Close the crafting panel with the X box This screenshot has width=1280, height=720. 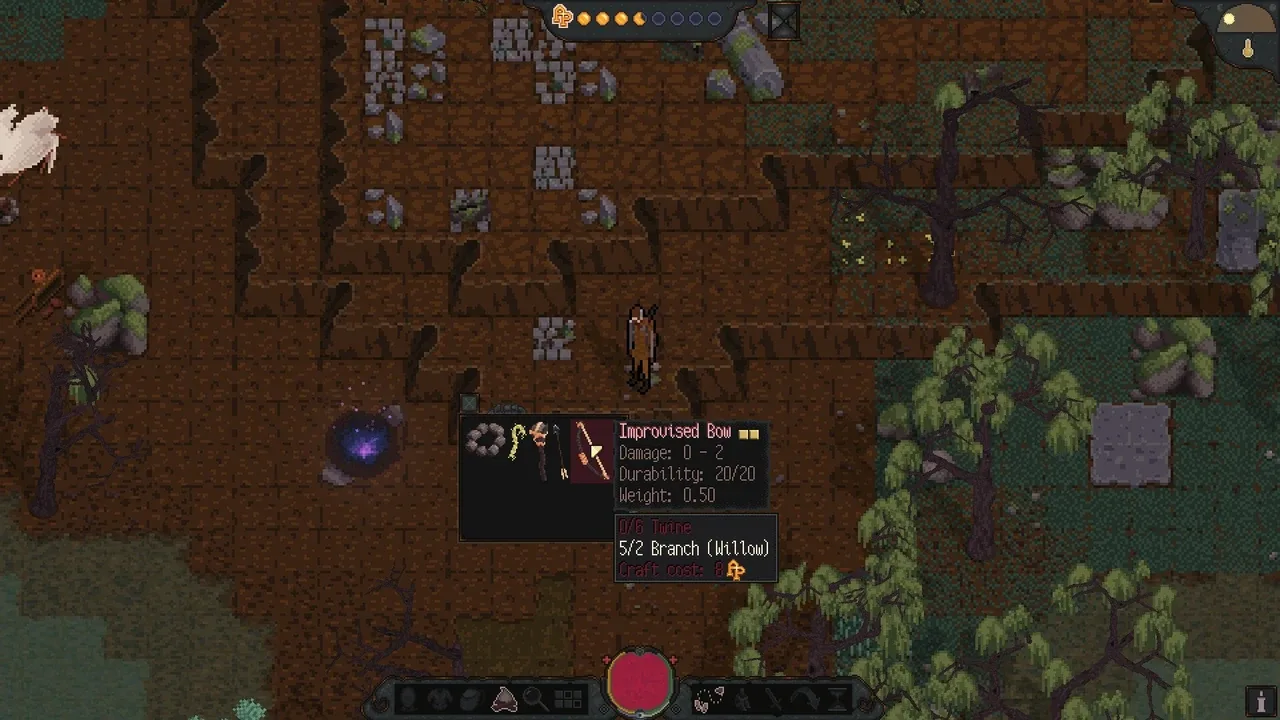469,404
